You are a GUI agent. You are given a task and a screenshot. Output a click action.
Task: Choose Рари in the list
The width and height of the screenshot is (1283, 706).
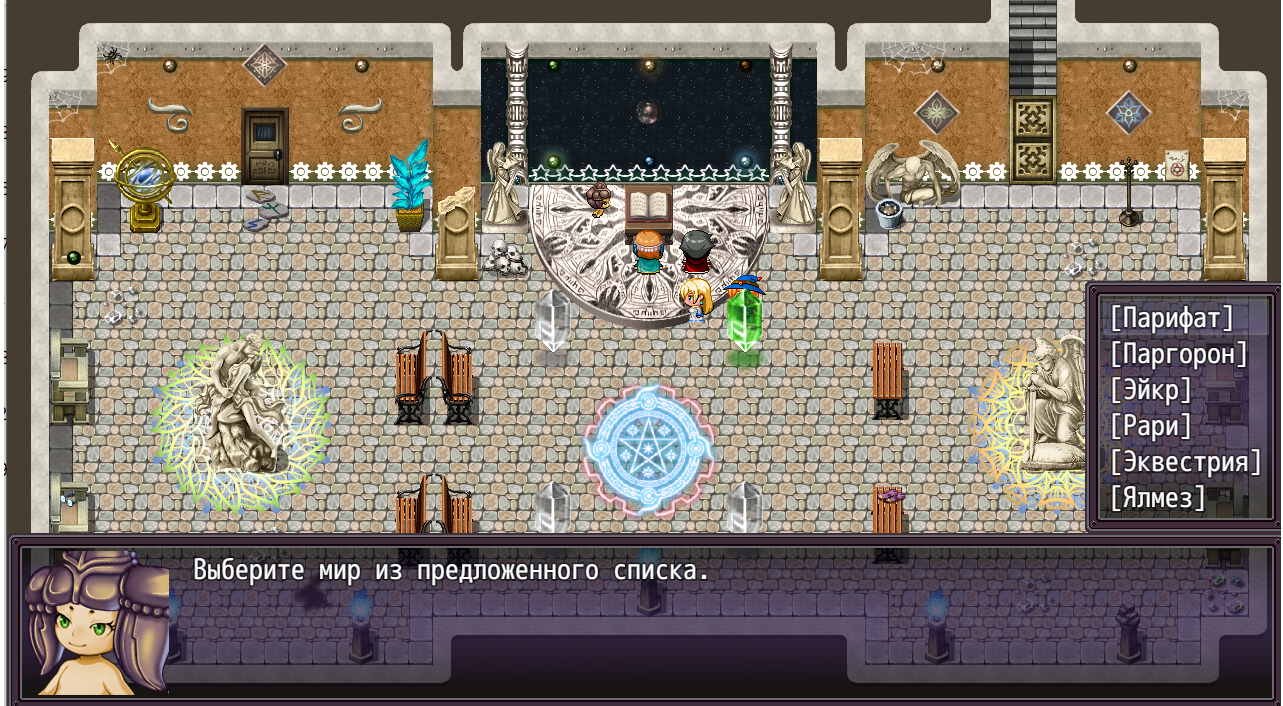[1150, 426]
